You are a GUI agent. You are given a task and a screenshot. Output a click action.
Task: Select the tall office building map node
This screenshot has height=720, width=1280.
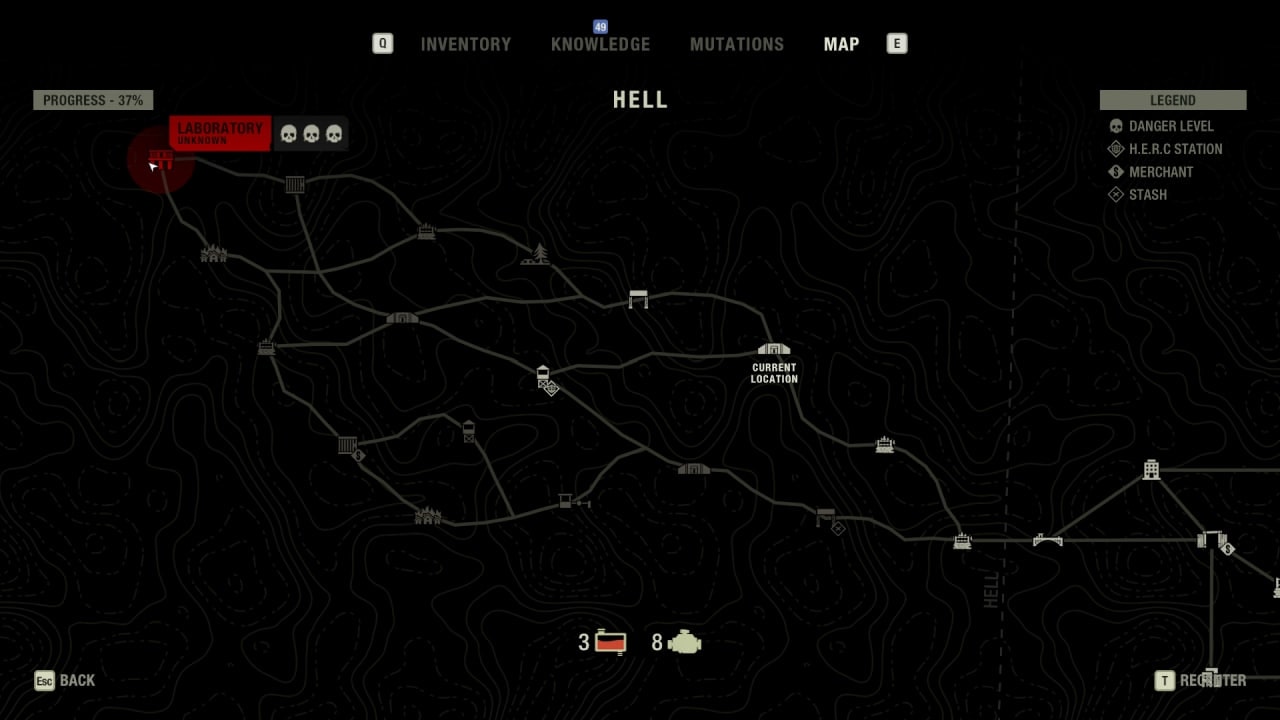click(x=1151, y=469)
